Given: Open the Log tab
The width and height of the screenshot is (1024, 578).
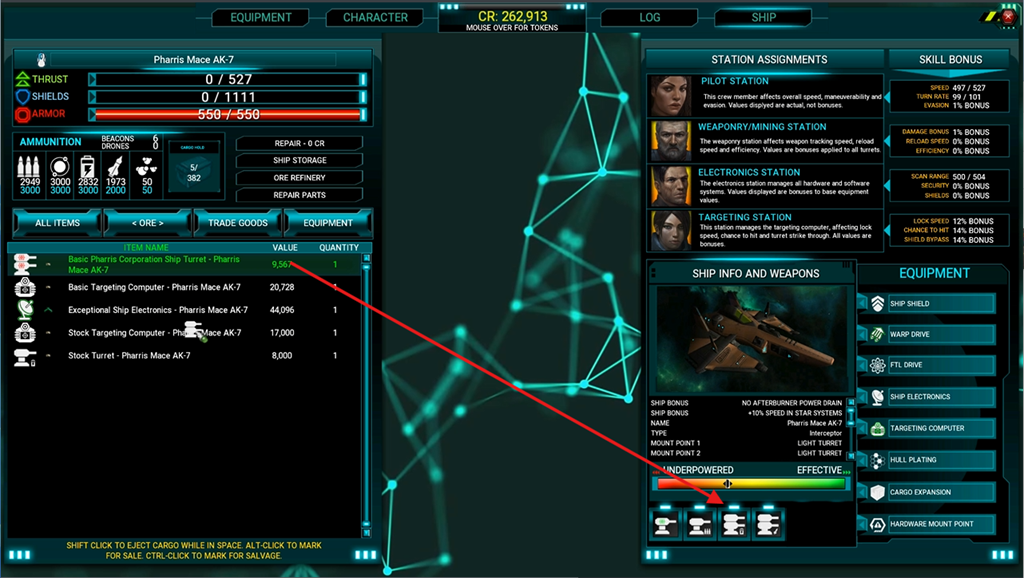Looking at the screenshot, I should pyautogui.click(x=649, y=17).
